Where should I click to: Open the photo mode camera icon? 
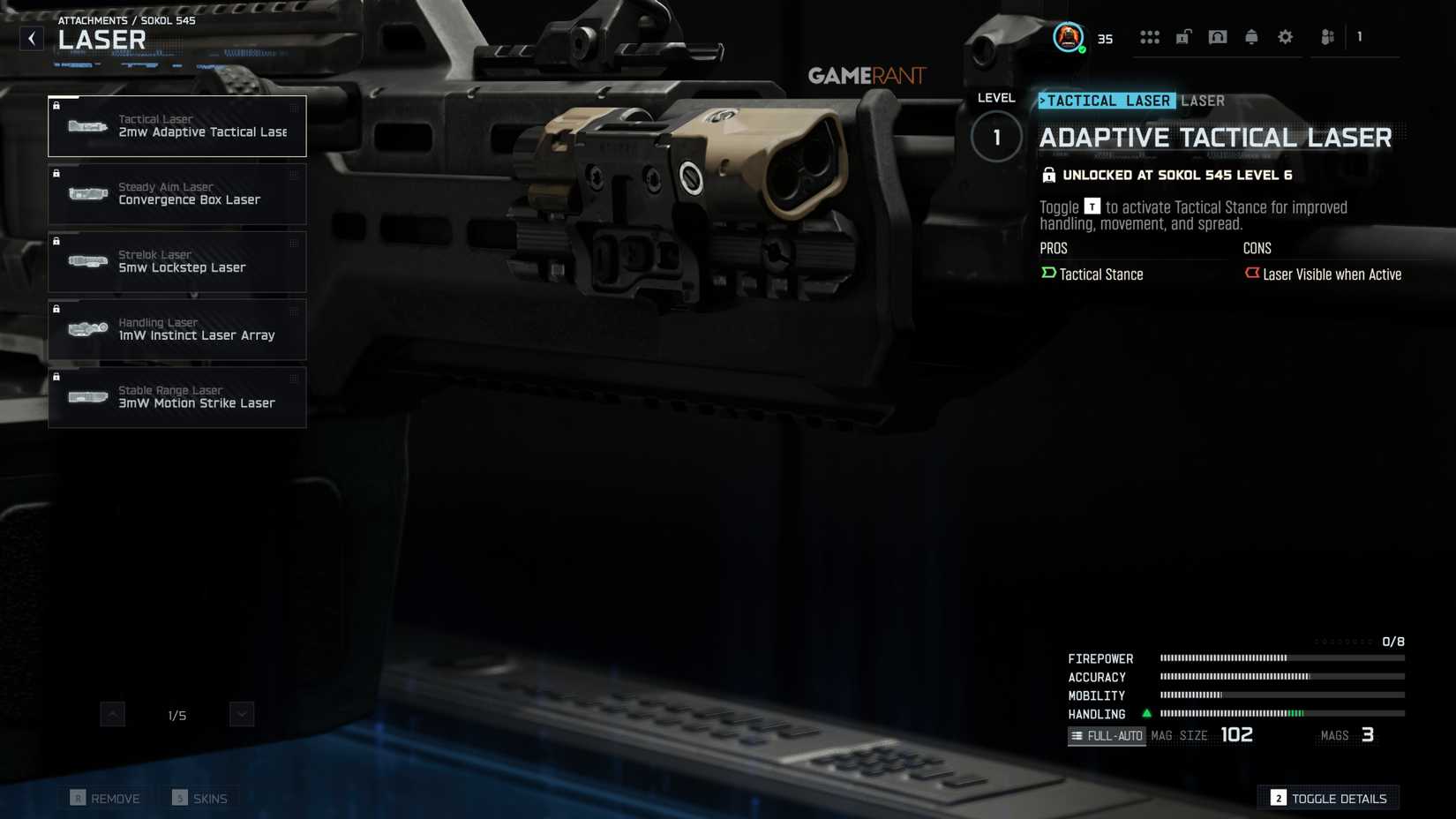pos(1217,37)
